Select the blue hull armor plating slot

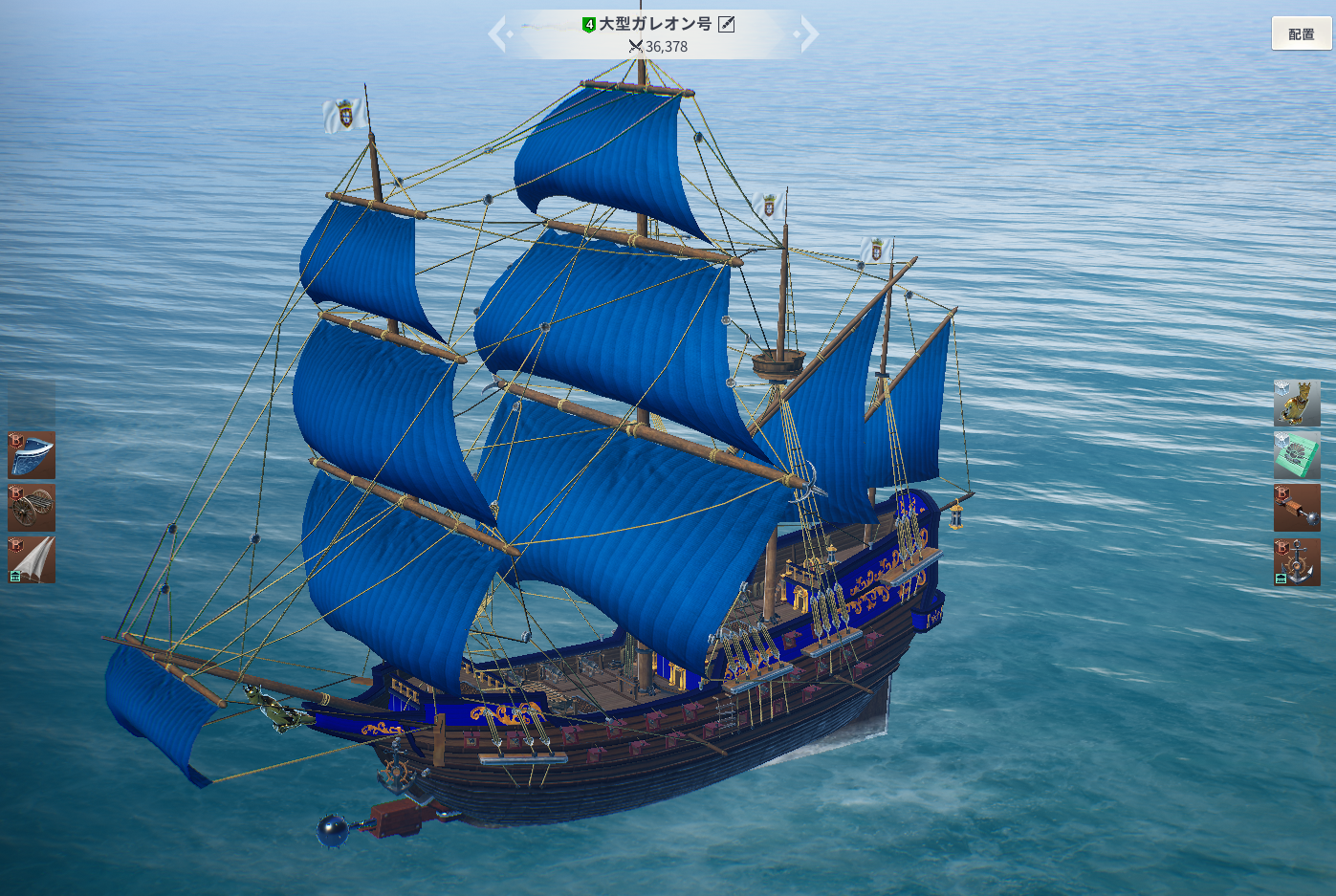coord(32,454)
